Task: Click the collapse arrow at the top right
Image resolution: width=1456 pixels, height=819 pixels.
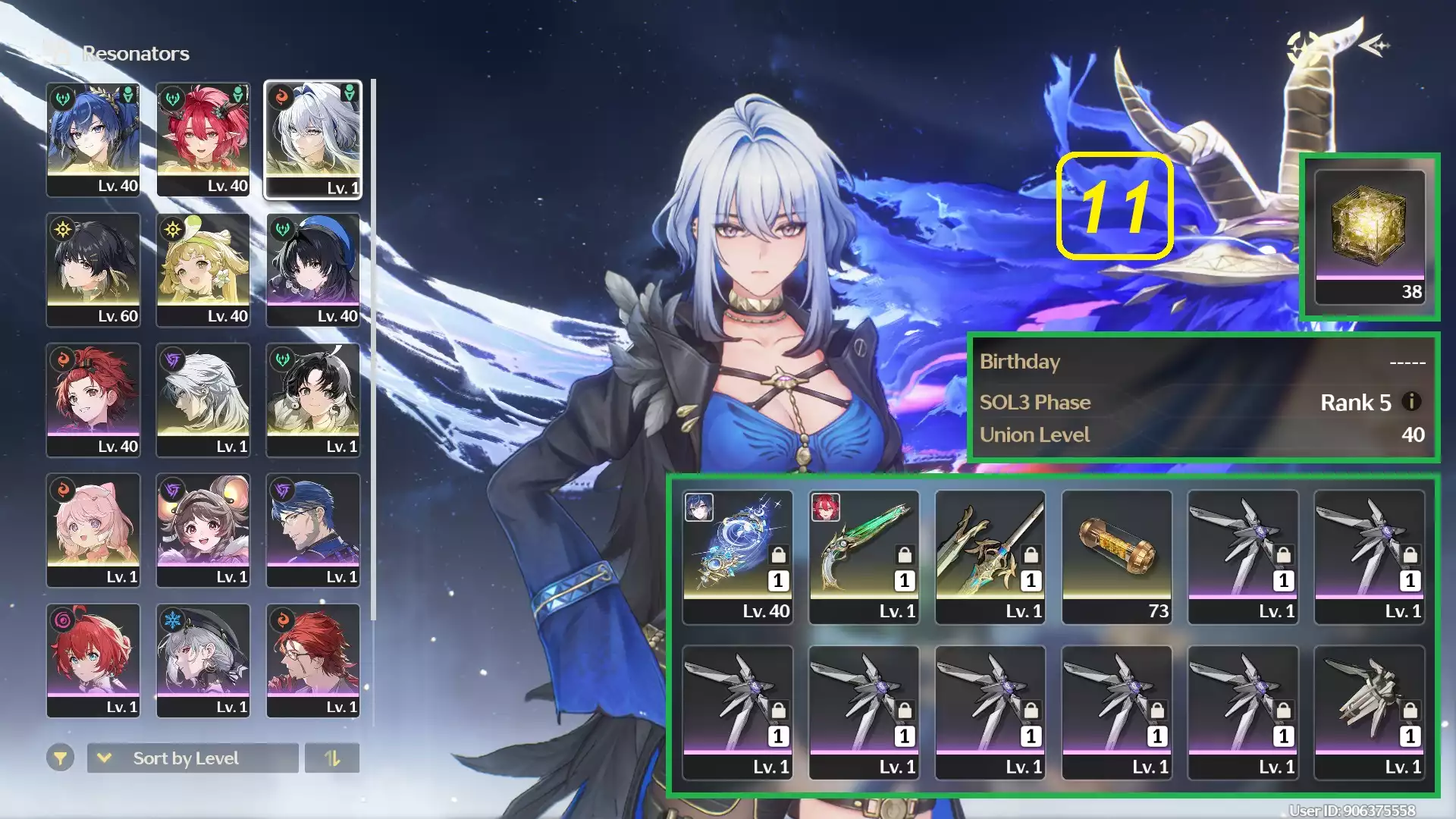Action: point(1374,46)
